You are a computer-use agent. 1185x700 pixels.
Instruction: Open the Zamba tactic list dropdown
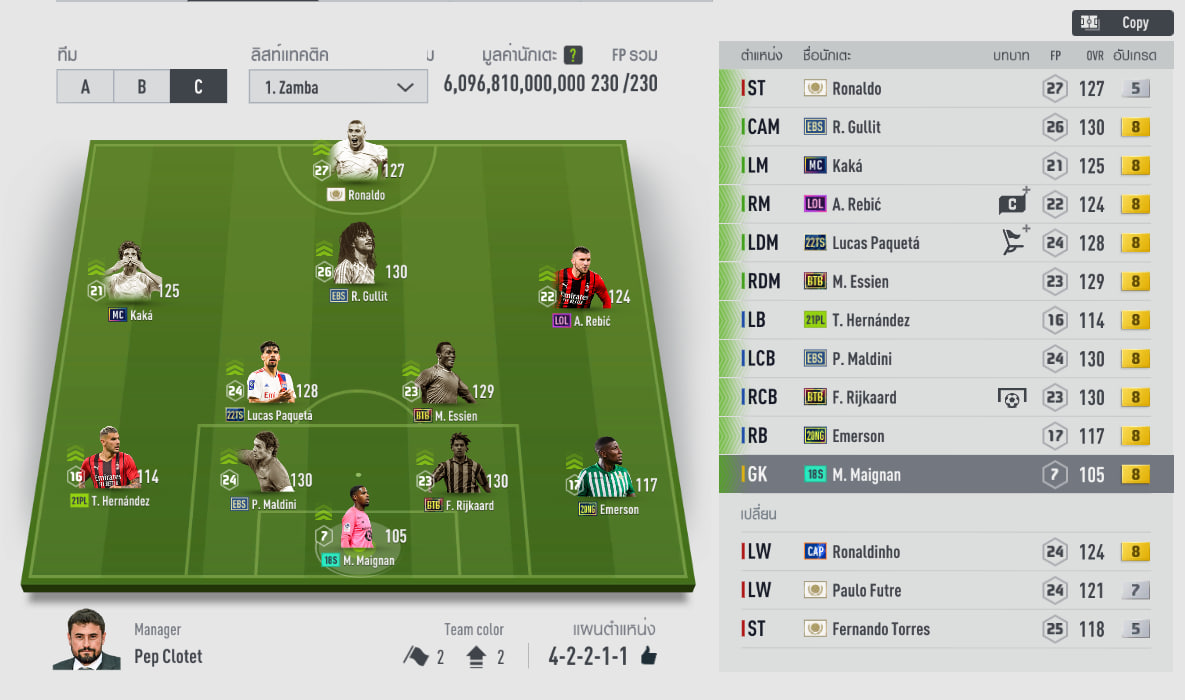pyautogui.click(x=339, y=87)
